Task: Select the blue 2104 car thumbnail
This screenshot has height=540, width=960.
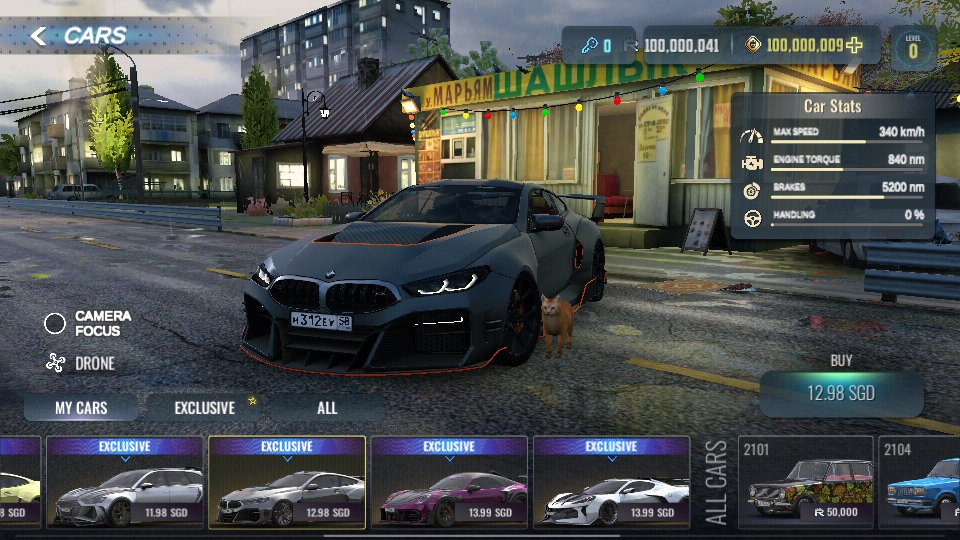Action: pyautogui.click(x=920, y=484)
